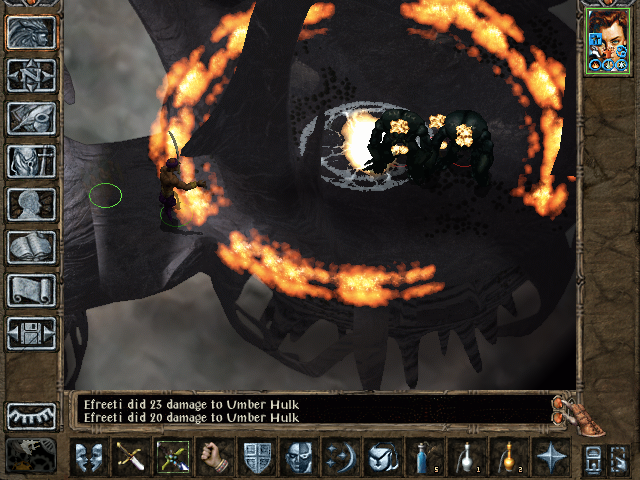
Task: Open the journal with the quill icon
Action: (31, 118)
